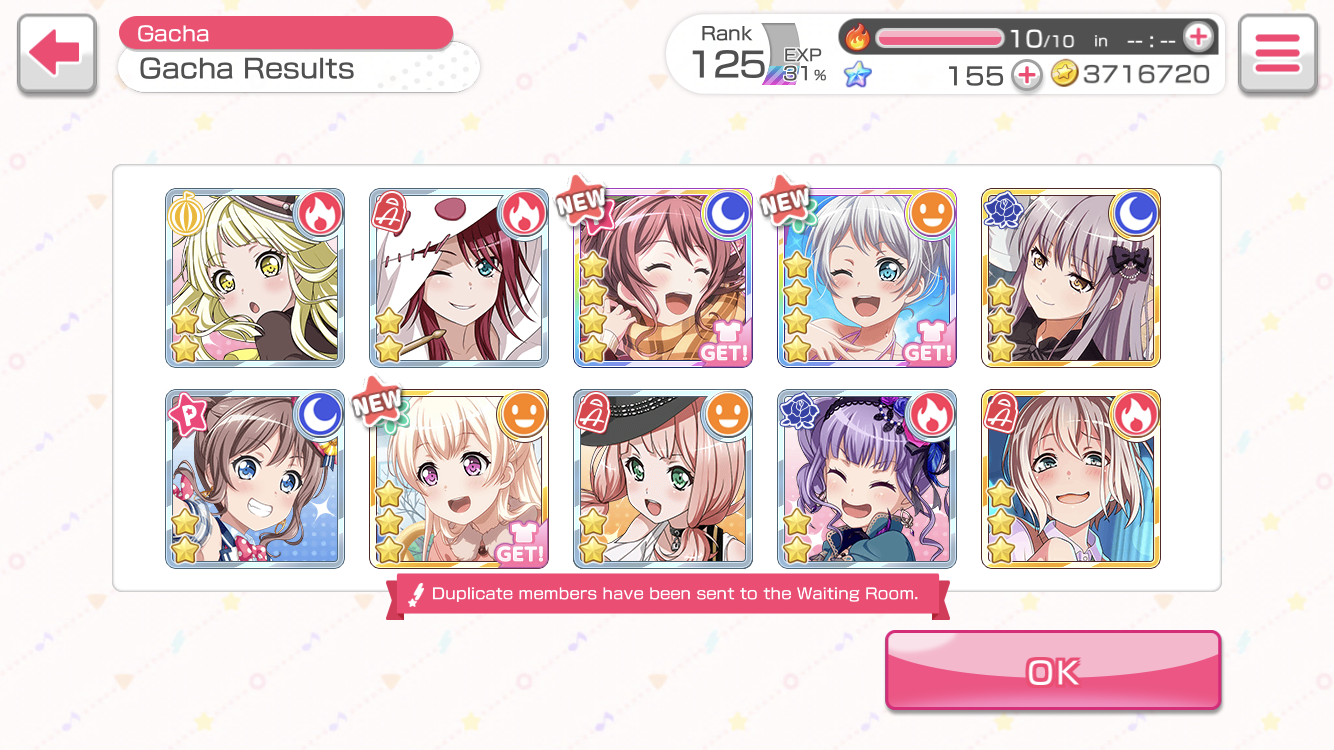View the red-haired girl in white hood card

tap(459, 278)
